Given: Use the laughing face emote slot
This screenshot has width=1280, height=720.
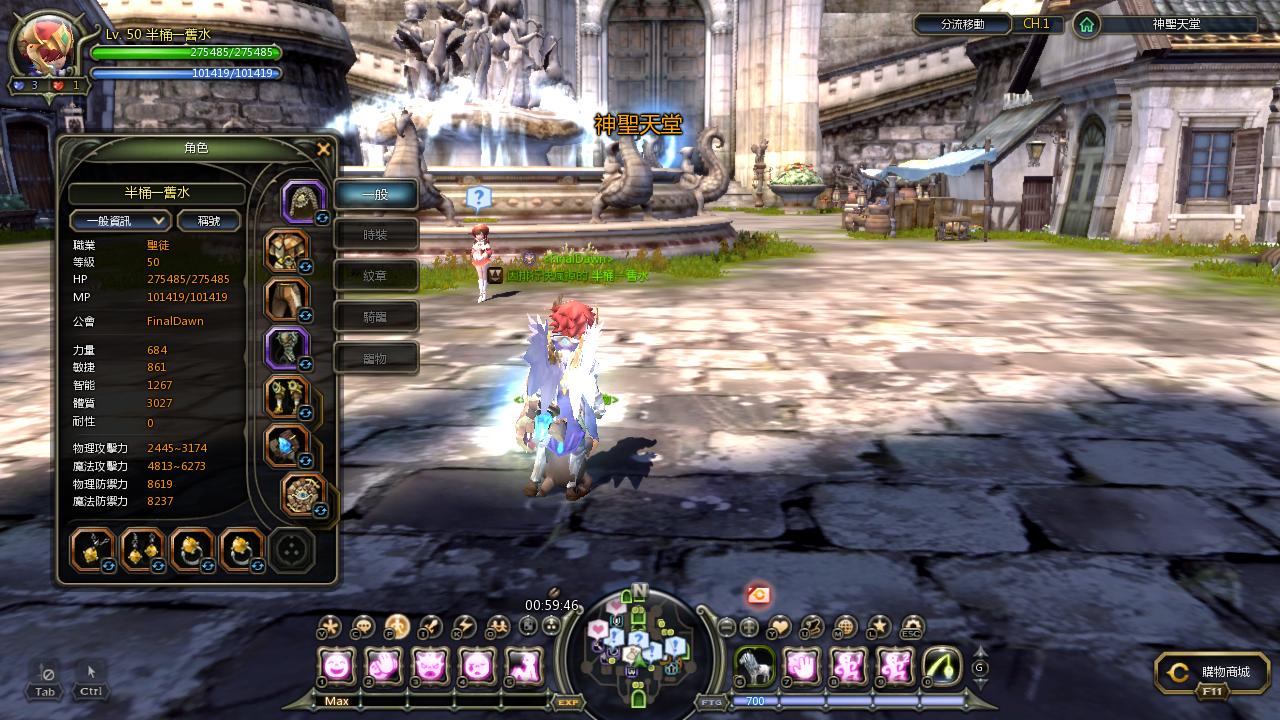Looking at the screenshot, I should 337,666.
